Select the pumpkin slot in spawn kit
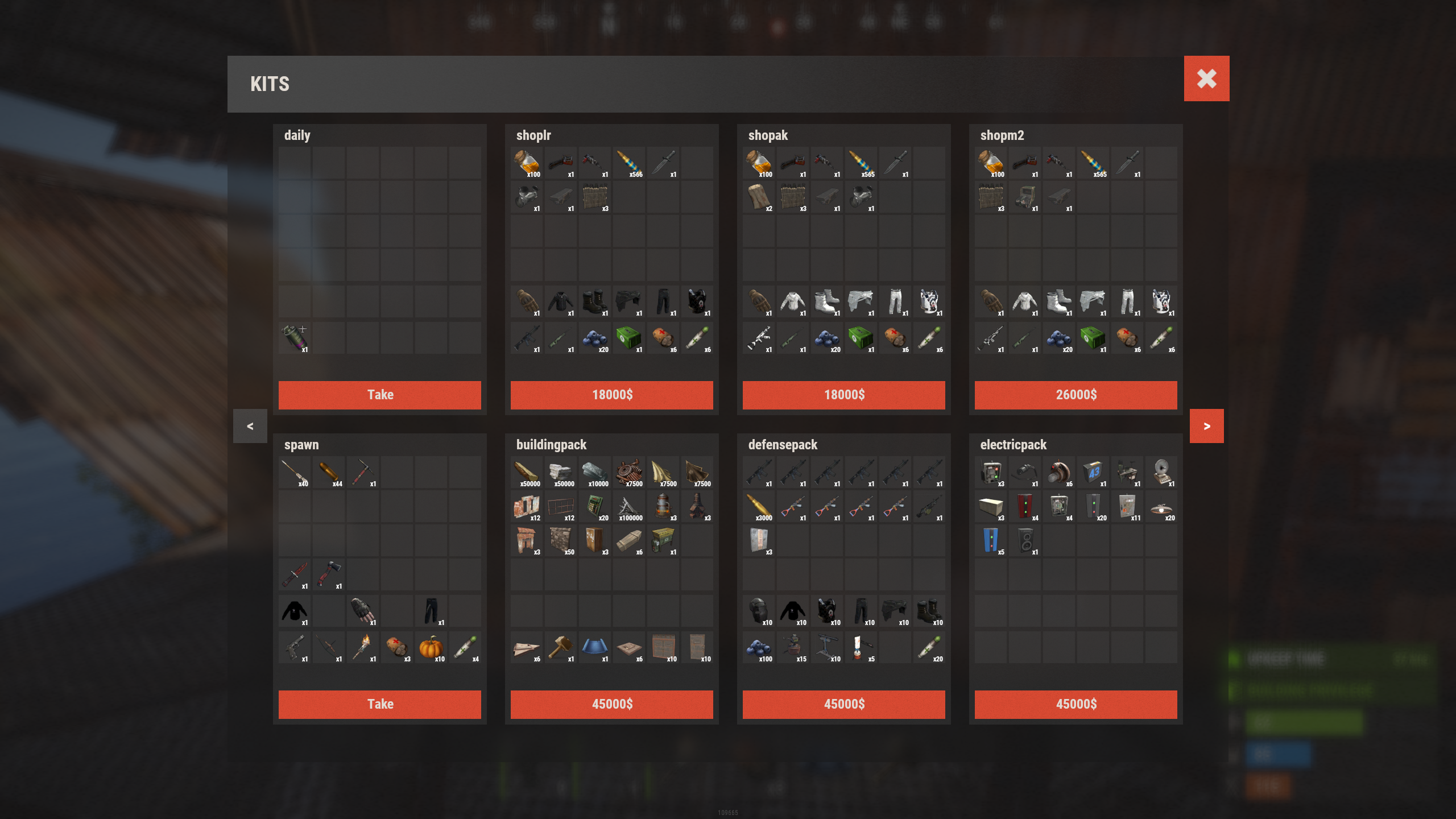The height and width of the screenshot is (819, 1456). tap(431, 647)
